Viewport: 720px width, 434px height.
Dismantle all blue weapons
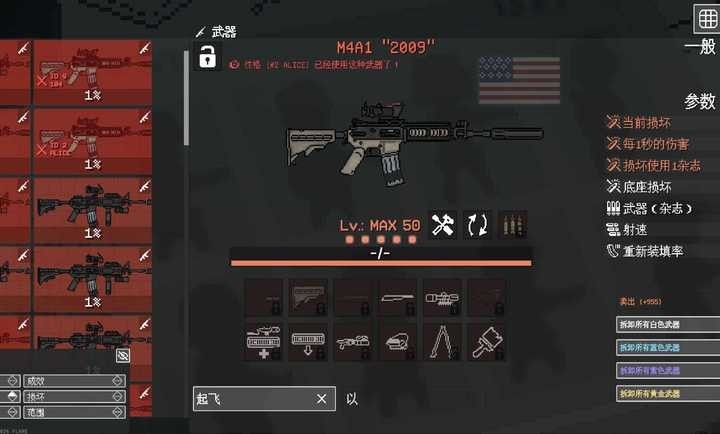click(x=667, y=348)
